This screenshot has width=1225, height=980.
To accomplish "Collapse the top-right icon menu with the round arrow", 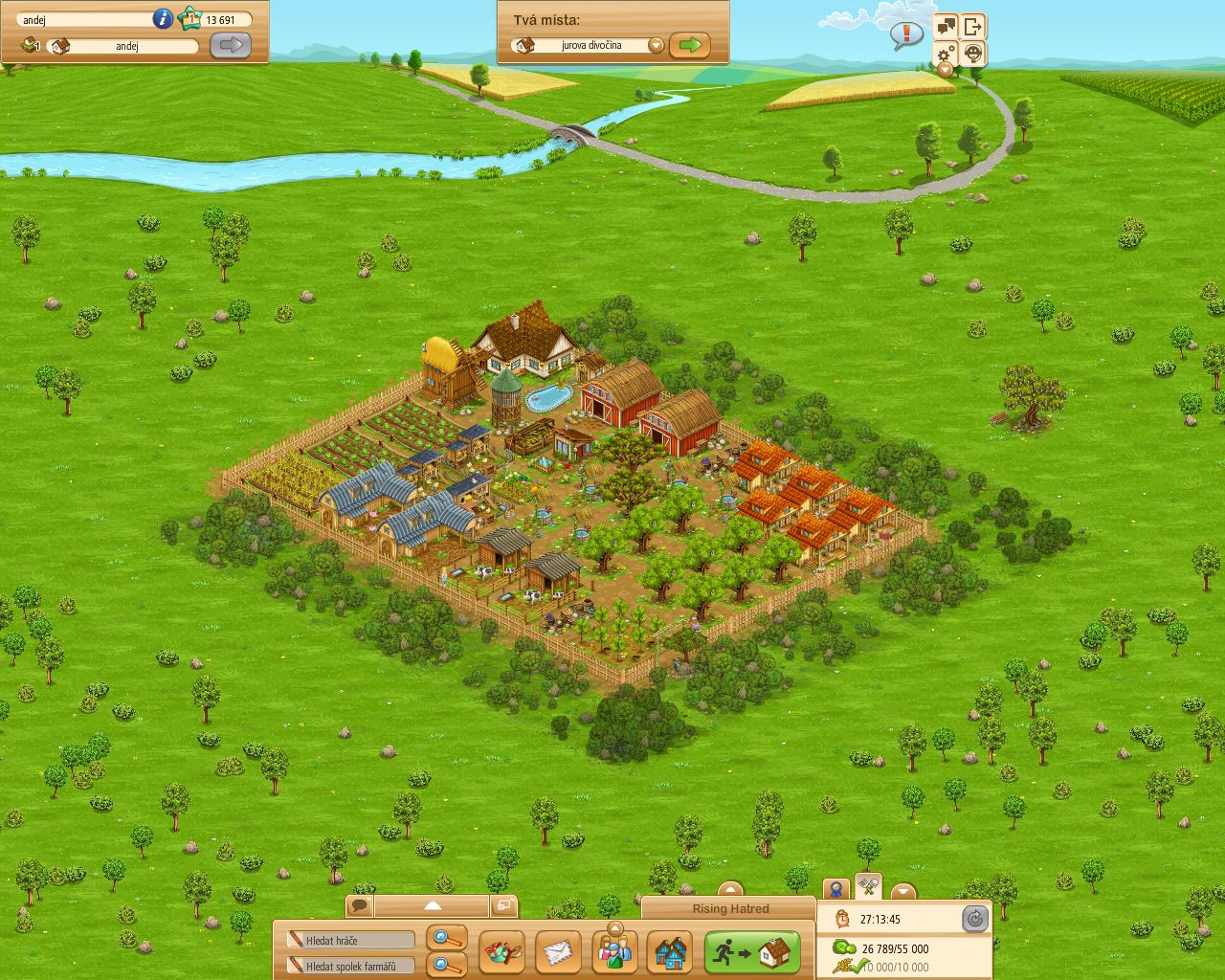I will point(945,70).
